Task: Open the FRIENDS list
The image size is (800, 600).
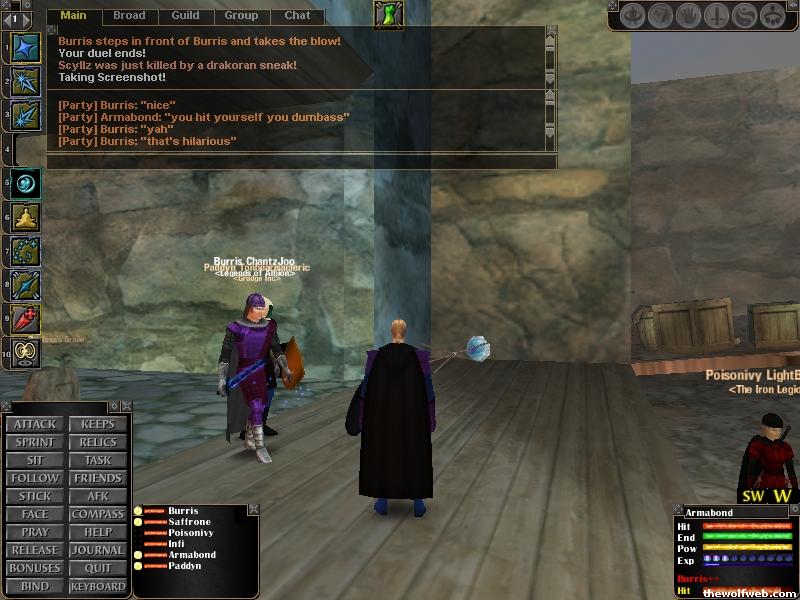Action: 98,478
